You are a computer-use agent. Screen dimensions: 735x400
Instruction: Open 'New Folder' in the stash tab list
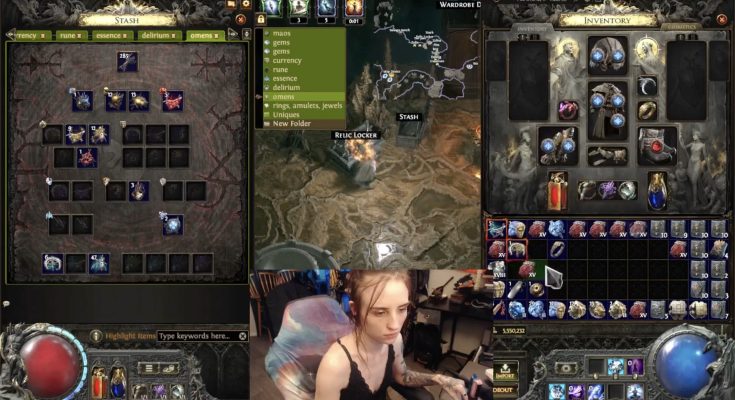tap(292, 124)
